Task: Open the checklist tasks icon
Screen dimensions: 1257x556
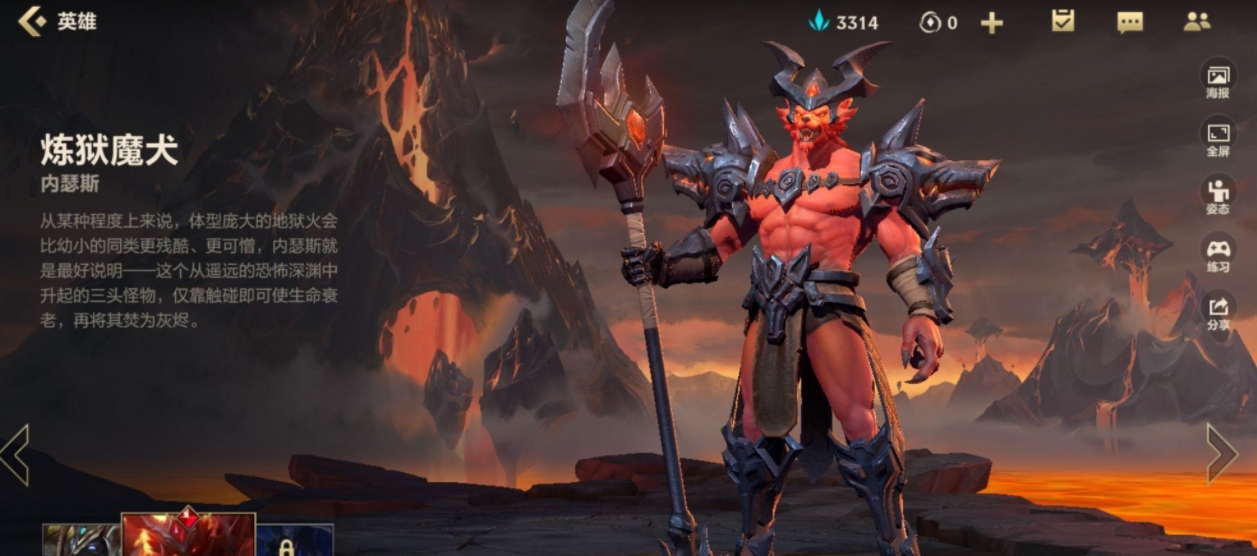Action: coord(1063,21)
